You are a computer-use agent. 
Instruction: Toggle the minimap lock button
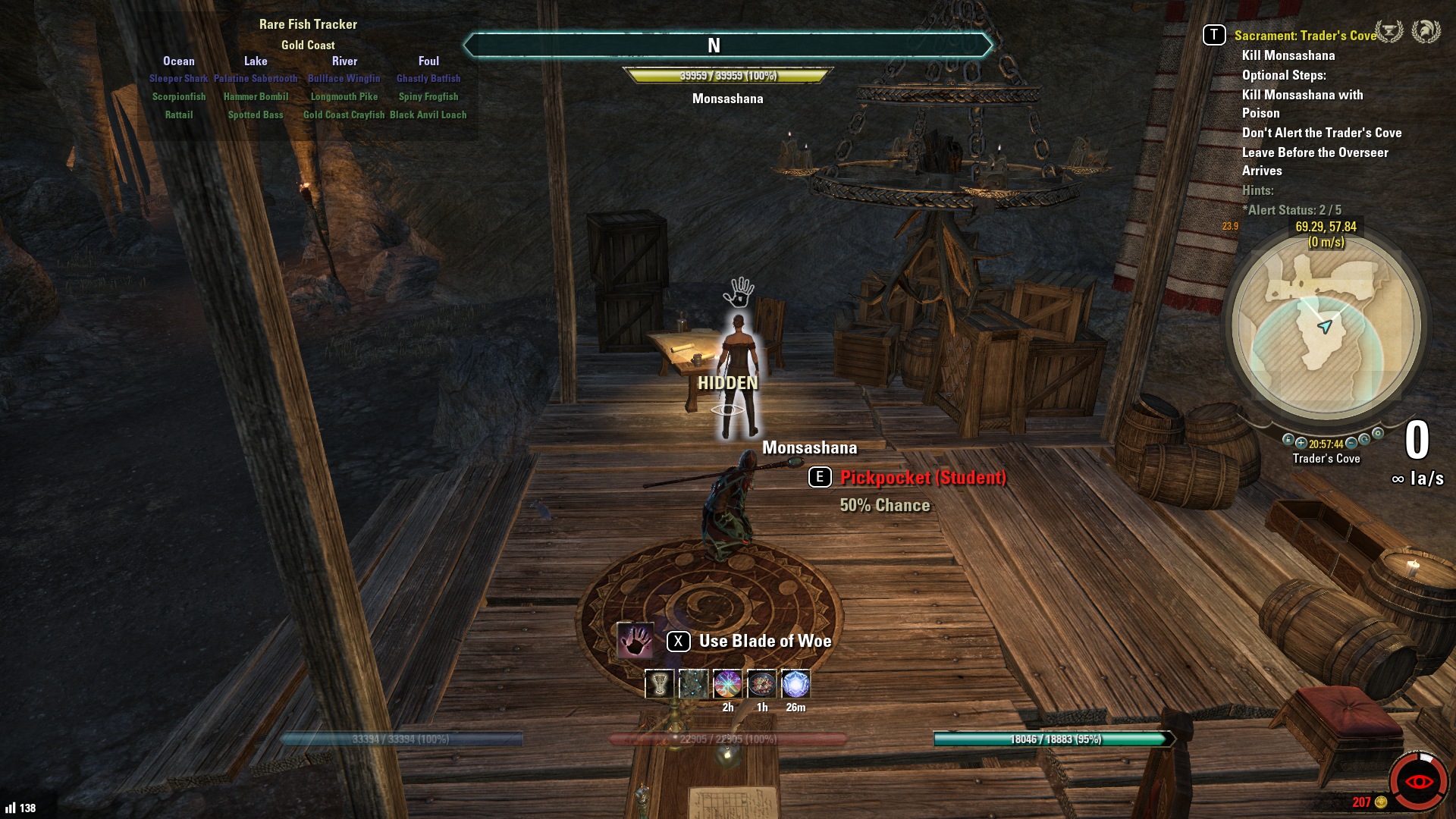(x=1288, y=440)
